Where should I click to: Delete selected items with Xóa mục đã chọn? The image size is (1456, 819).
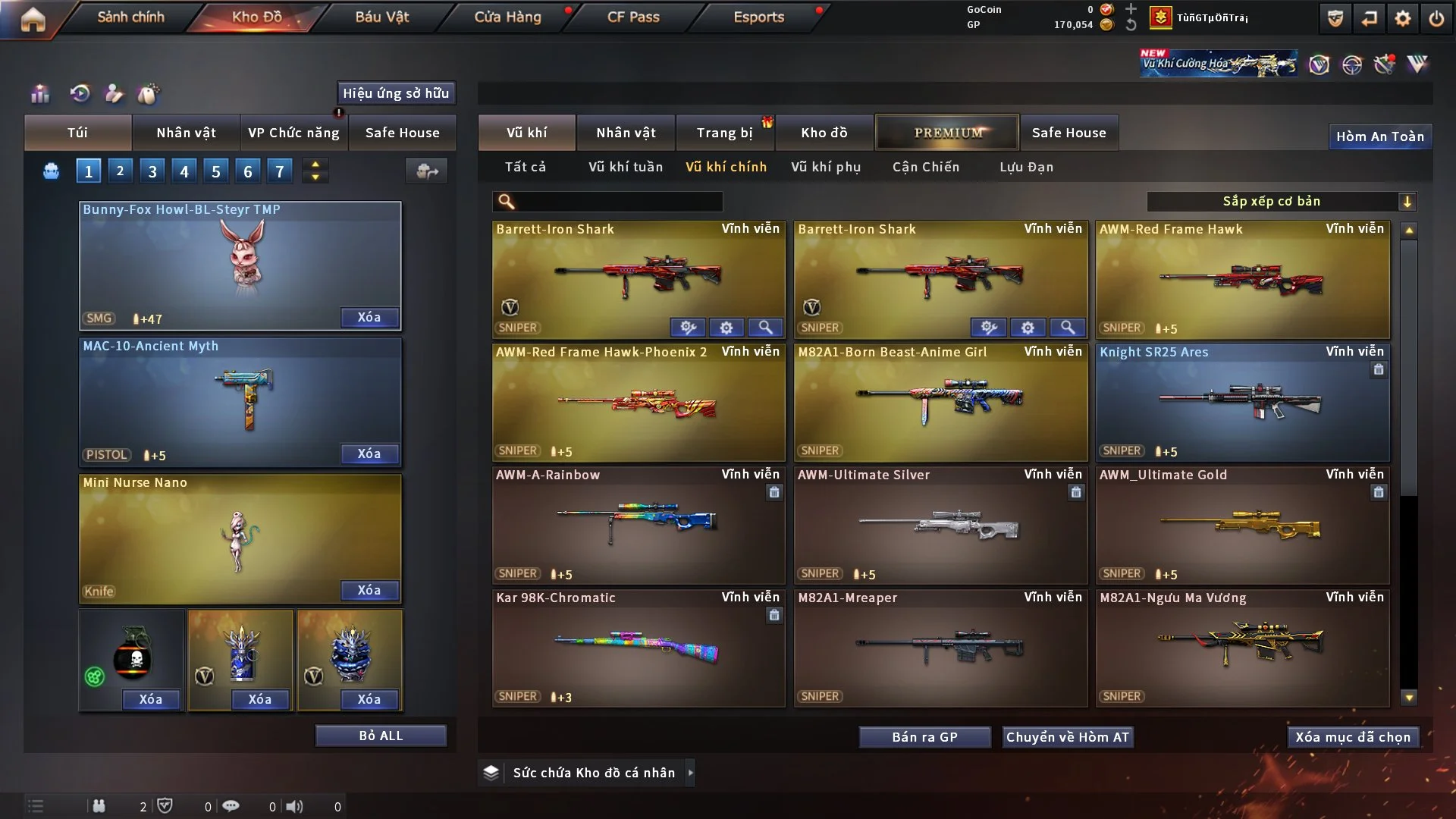click(1353, 737)
